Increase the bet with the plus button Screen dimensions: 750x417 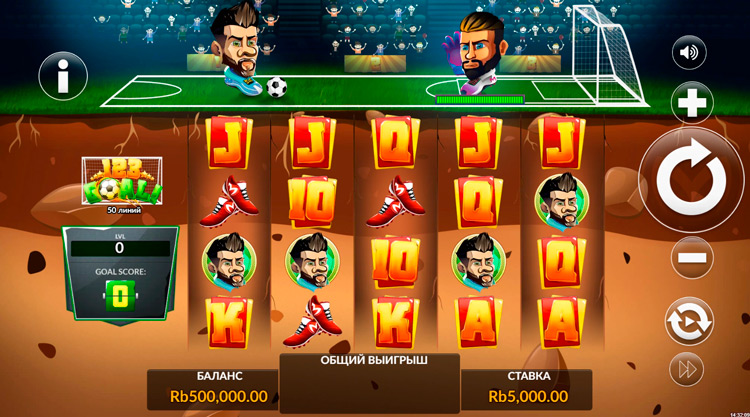coord(690,103)
